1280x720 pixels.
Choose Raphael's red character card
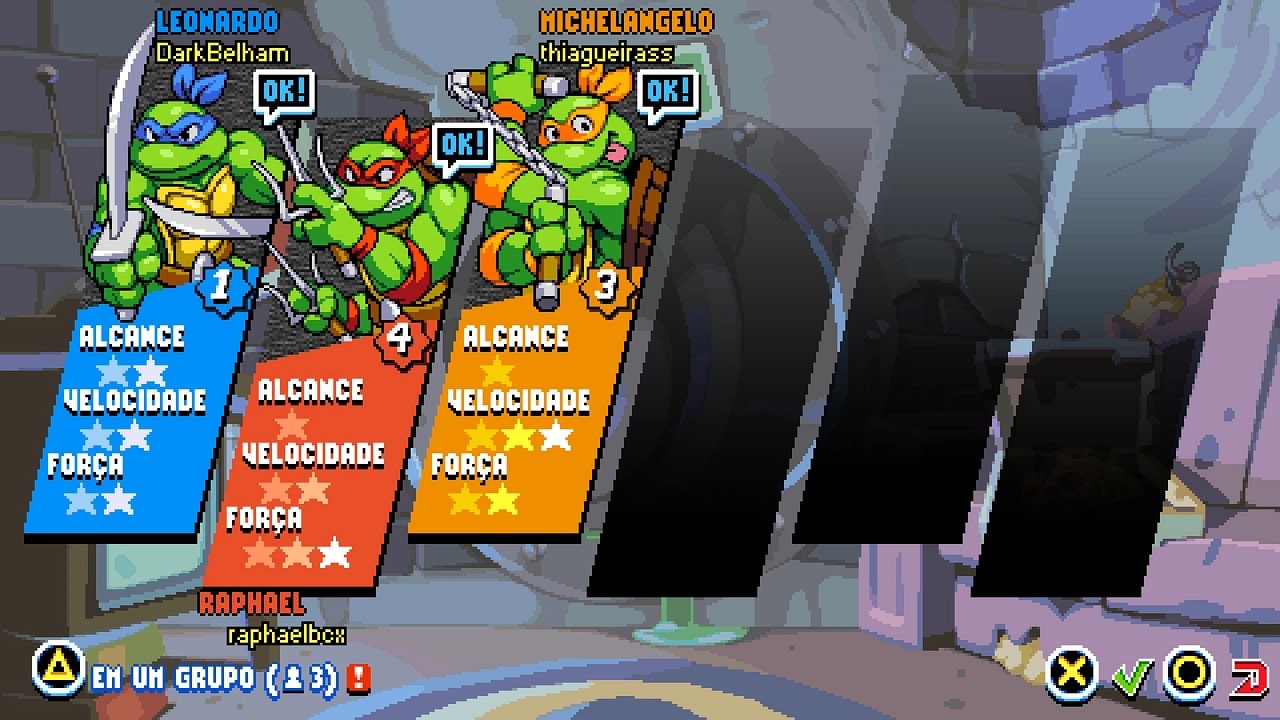pyautogui.click(x=305, y=470)
